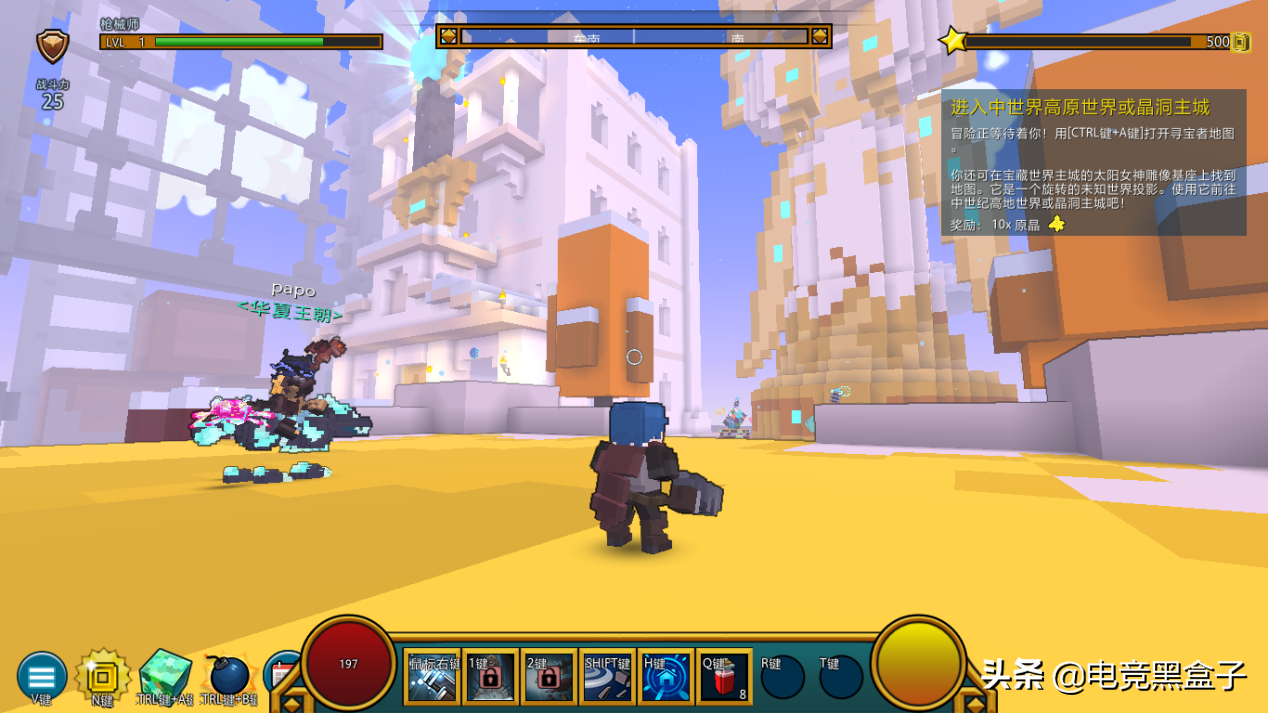This screenshot has width=1268, height=713.
Task: Use the red health flask slot
Action: tap(725, 677)
